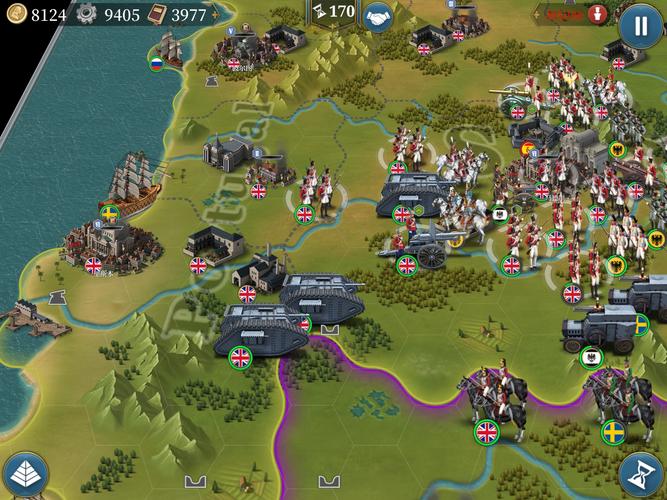This screenshot has width=667, height=500.
Task: Open the diplomacy handshake panel
Action: pos(379,17)
